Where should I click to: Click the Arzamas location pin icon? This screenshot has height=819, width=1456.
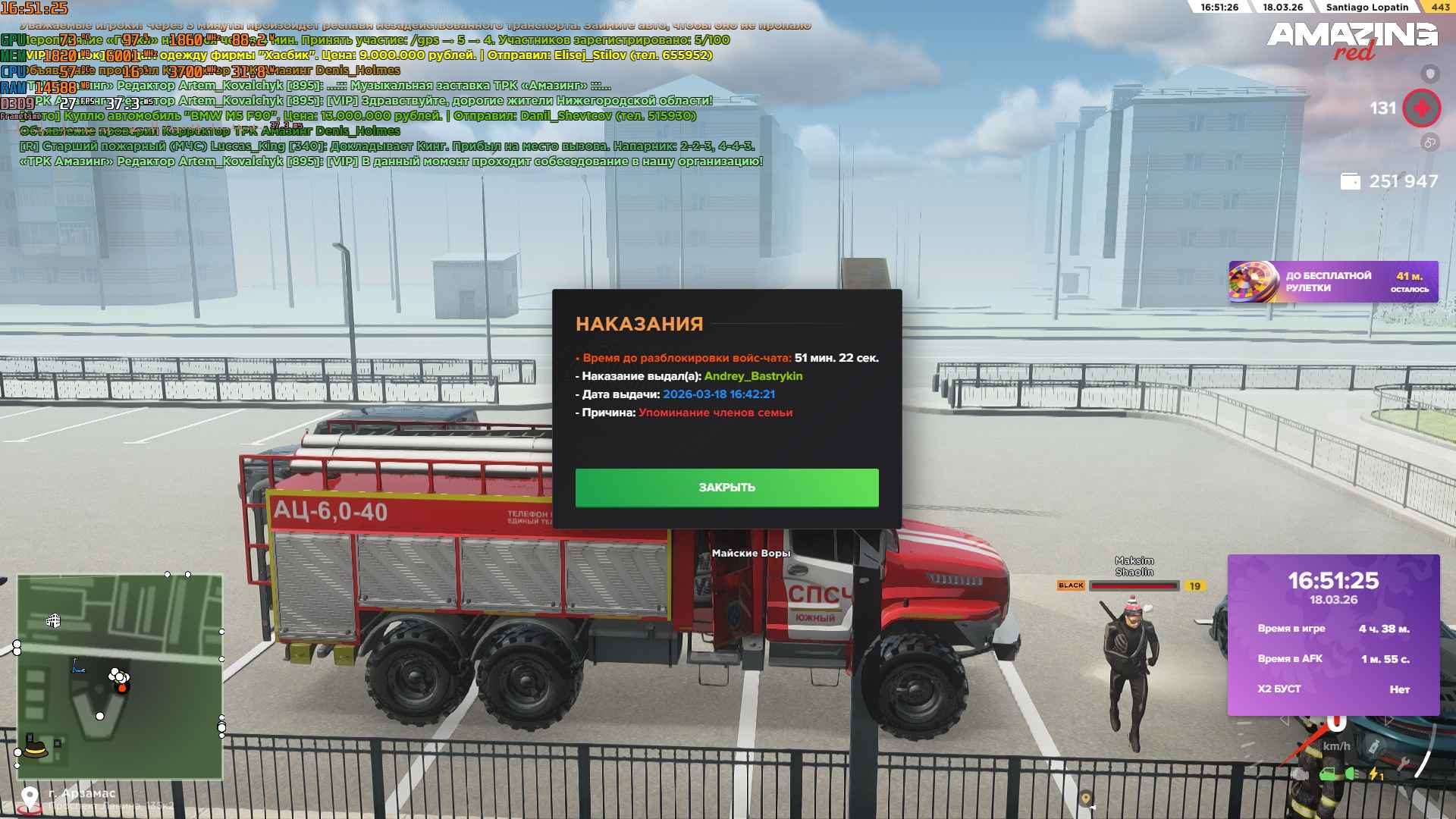[x=30, y=798]
